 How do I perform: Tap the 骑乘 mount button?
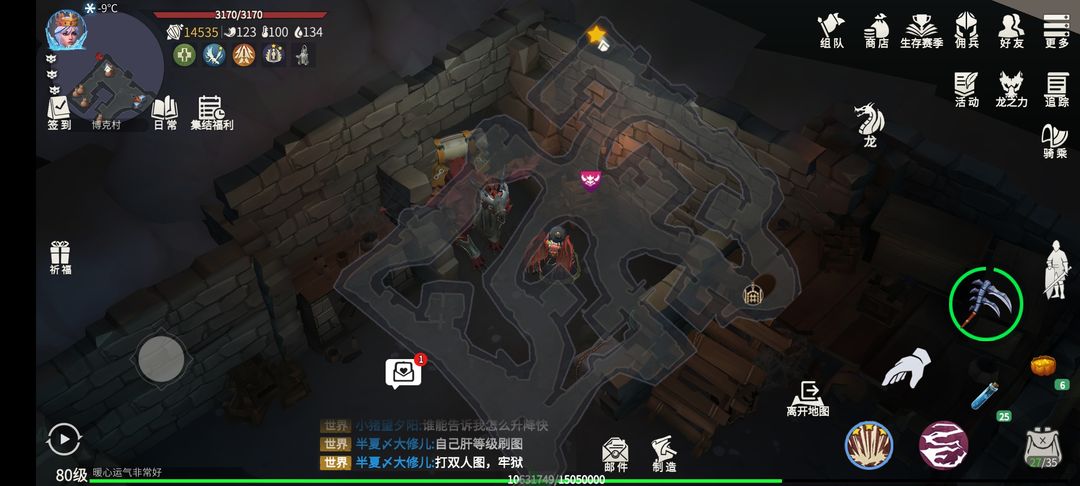coord(1055,140)
